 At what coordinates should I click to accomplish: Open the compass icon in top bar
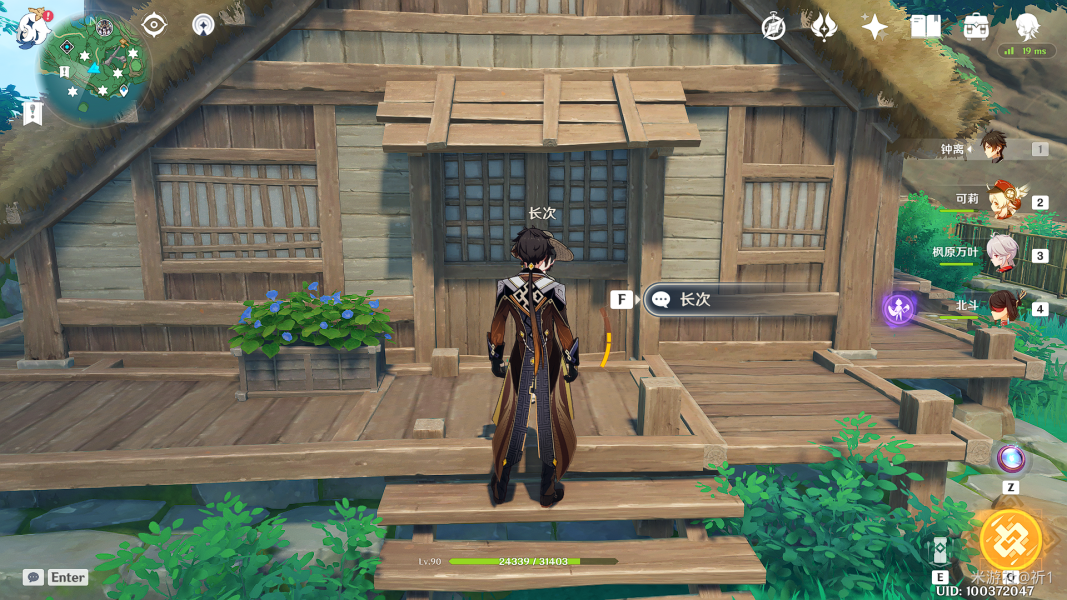(773, 27)
